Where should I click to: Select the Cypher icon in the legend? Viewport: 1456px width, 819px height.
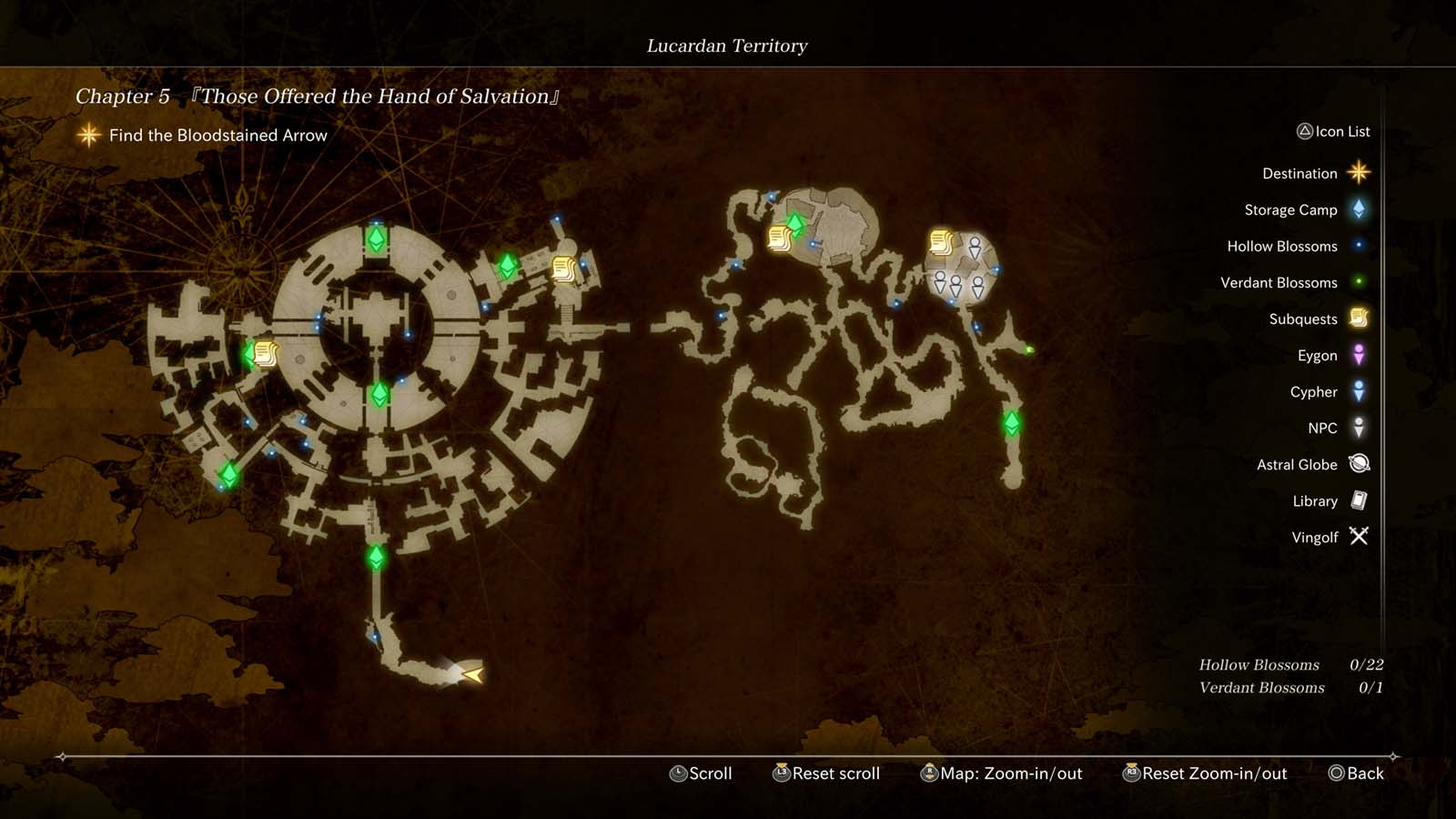1357,391
